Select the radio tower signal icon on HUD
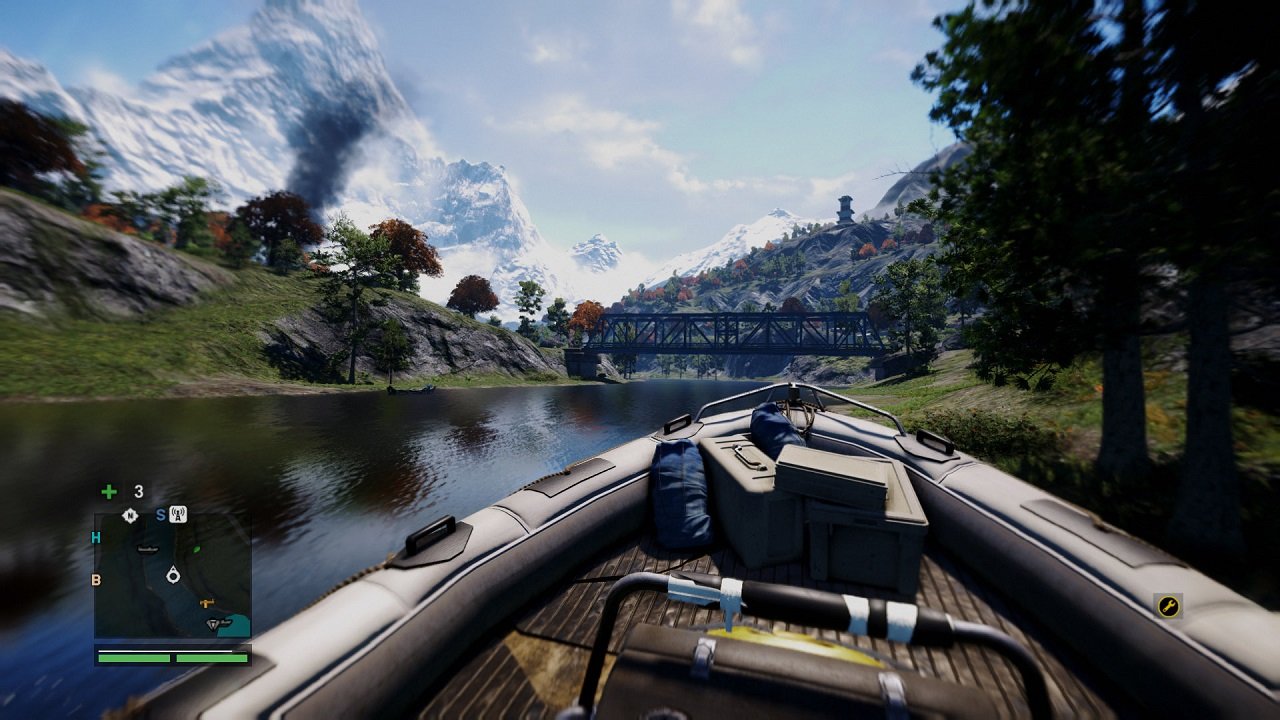The width and height of the screenshot is (1280, 720). (177, 514)
